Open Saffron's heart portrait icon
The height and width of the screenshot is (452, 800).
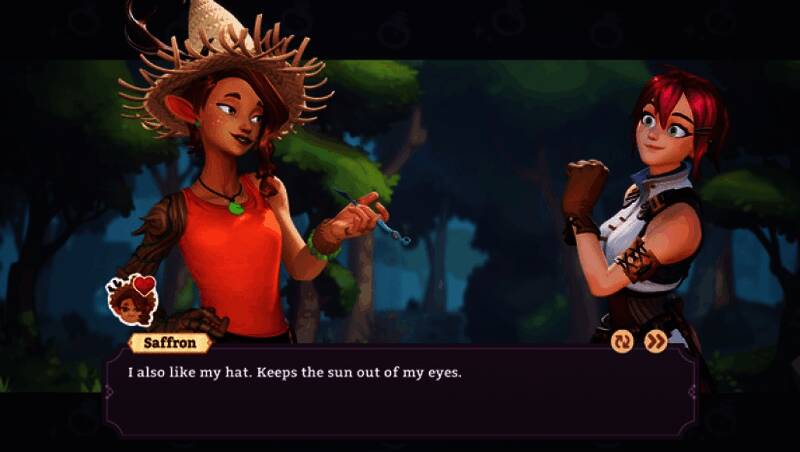coord(132,299)
